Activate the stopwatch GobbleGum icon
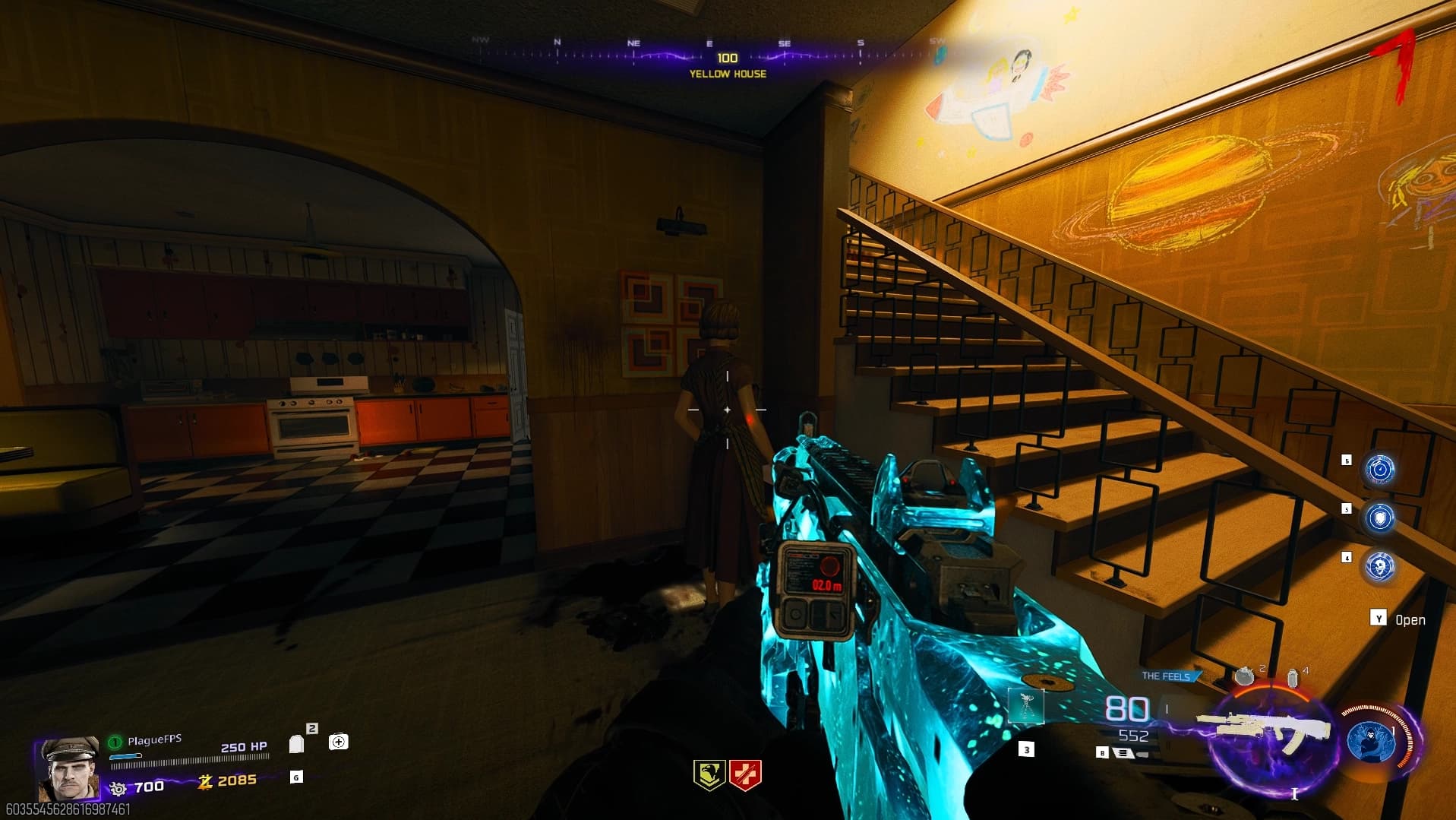 (1379, 469)
